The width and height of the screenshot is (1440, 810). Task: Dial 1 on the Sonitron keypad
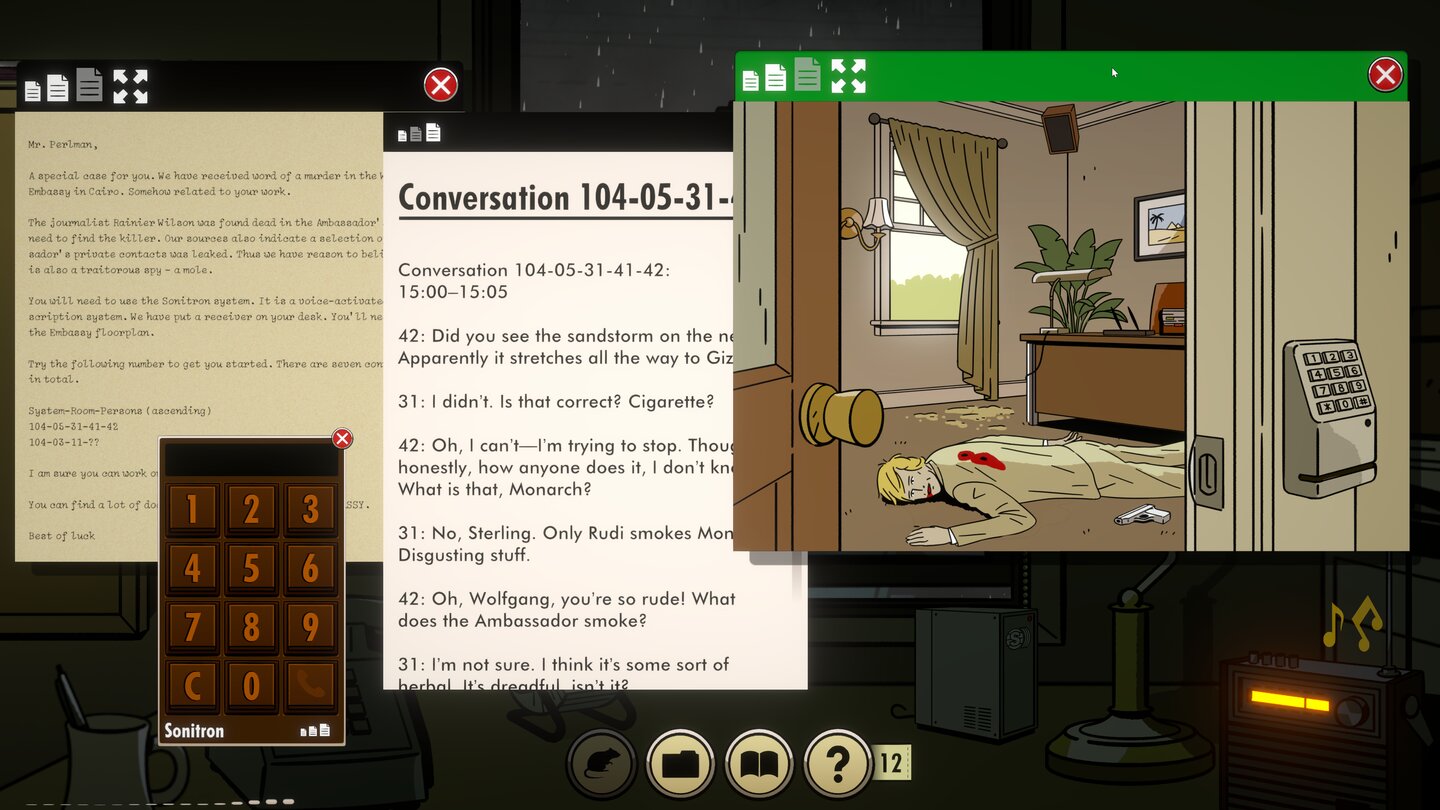[192, 510]
